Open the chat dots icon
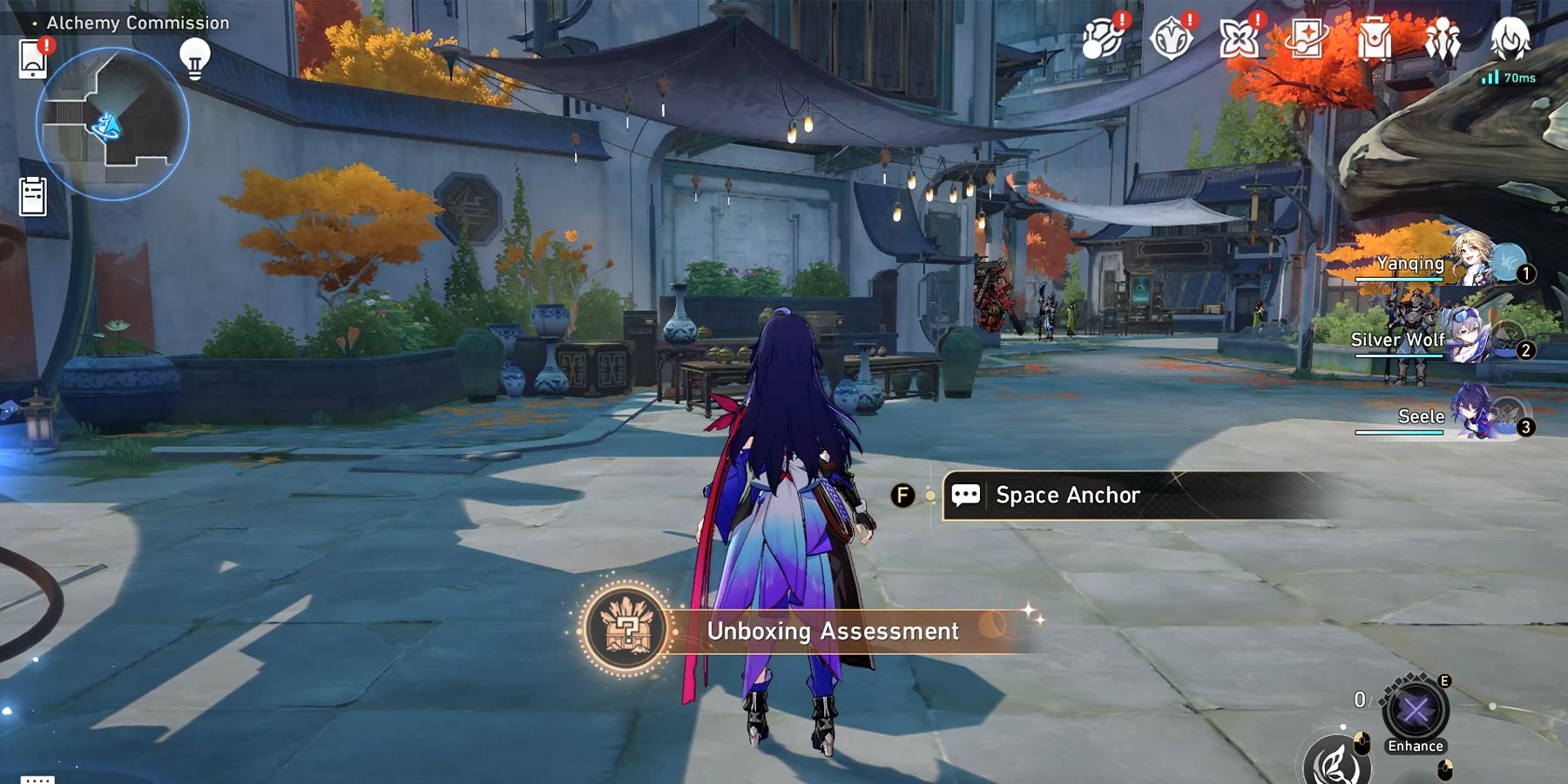The height and width of the screenshot is (784, 1568). click(37, 778)
